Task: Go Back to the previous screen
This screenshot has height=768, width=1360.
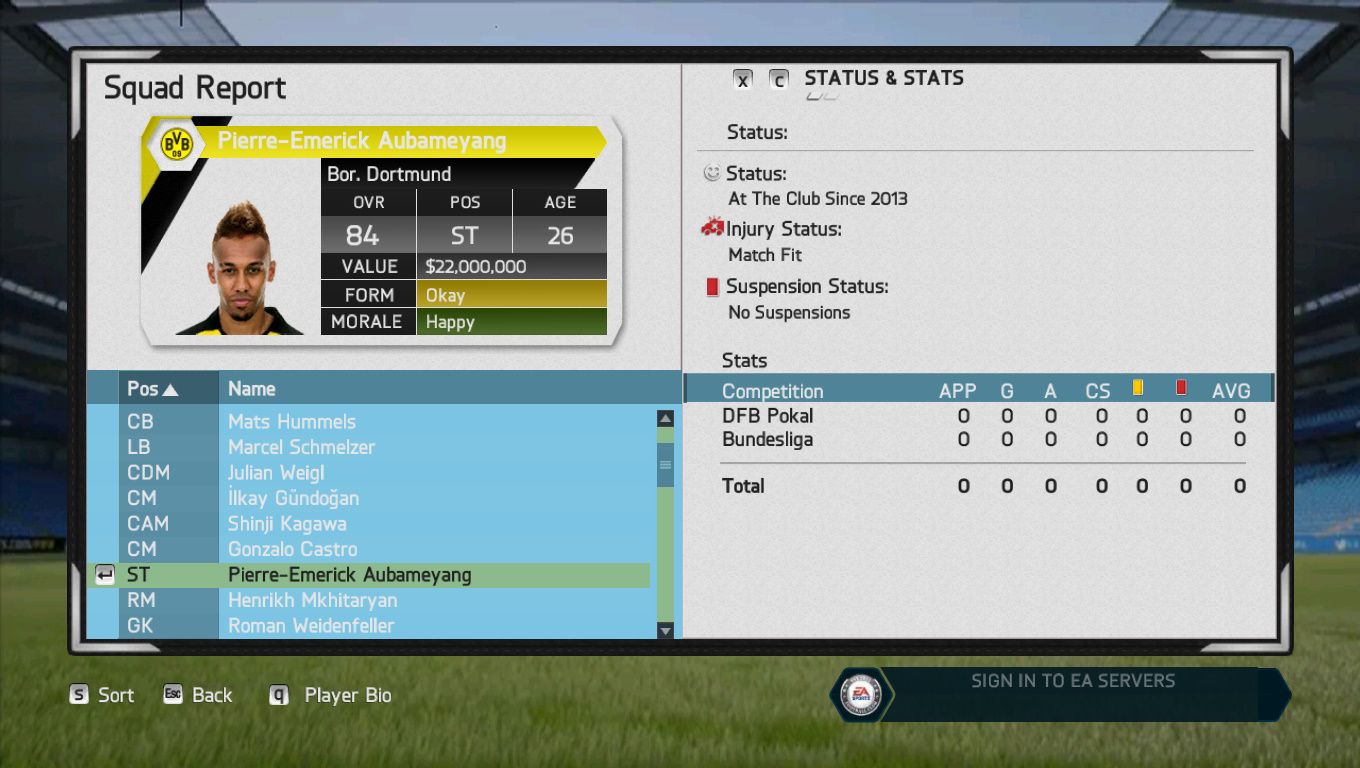Action: (199, 695)
